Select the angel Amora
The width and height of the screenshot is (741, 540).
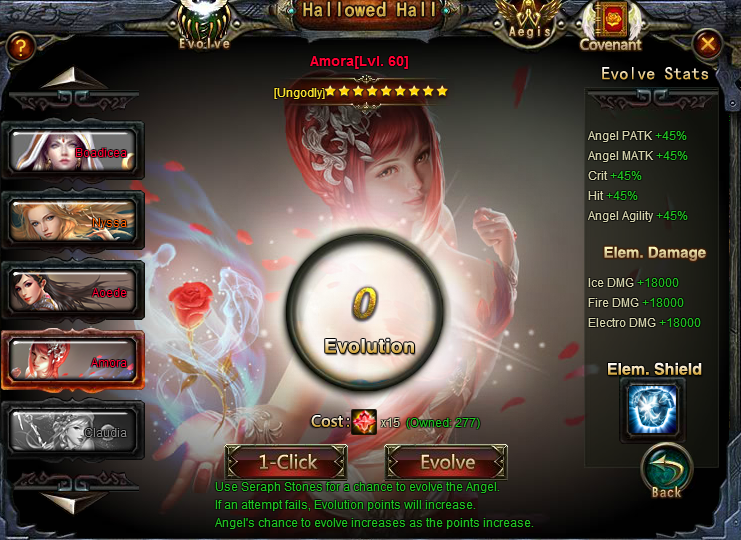click(74, 360)
